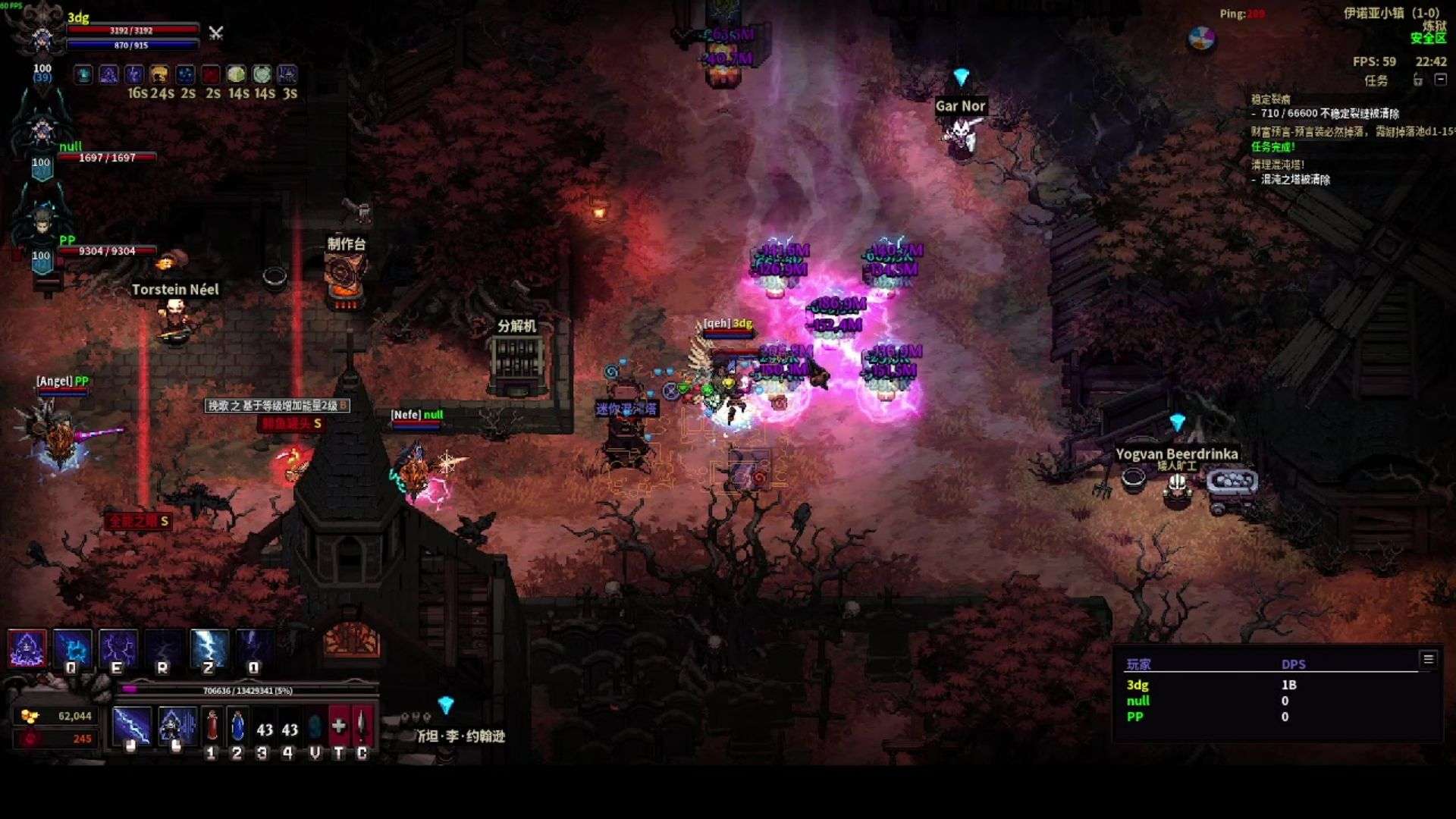Image resolution: width=1456 pixels, height=819 pixels.
Task: Activate the Q-bound blue lightning skill
Action: tap(73, 649)
